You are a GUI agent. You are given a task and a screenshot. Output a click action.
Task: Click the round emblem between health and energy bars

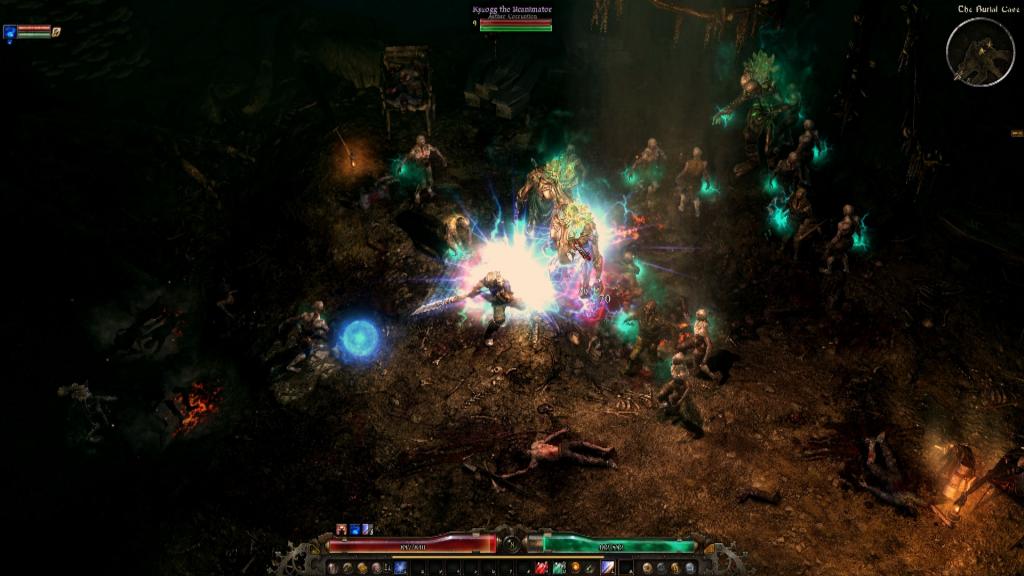click(x=511, y=544)
